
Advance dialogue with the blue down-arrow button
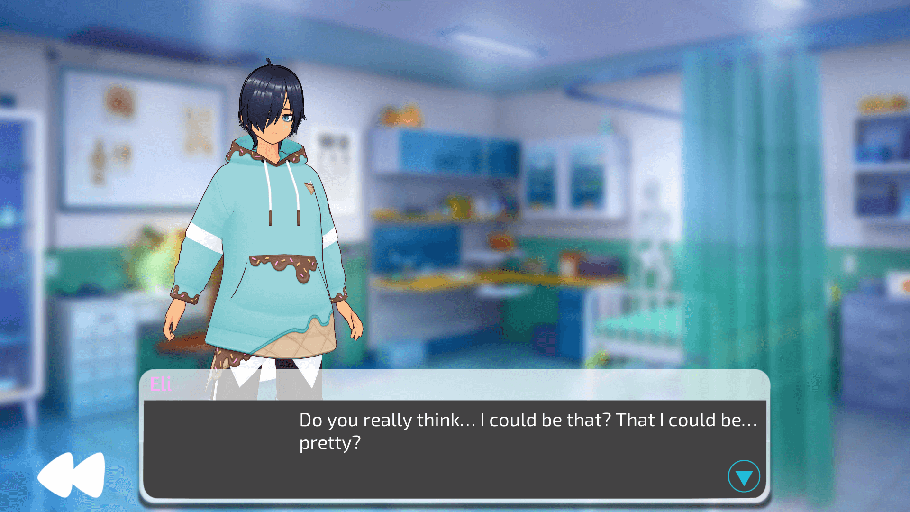743,476
